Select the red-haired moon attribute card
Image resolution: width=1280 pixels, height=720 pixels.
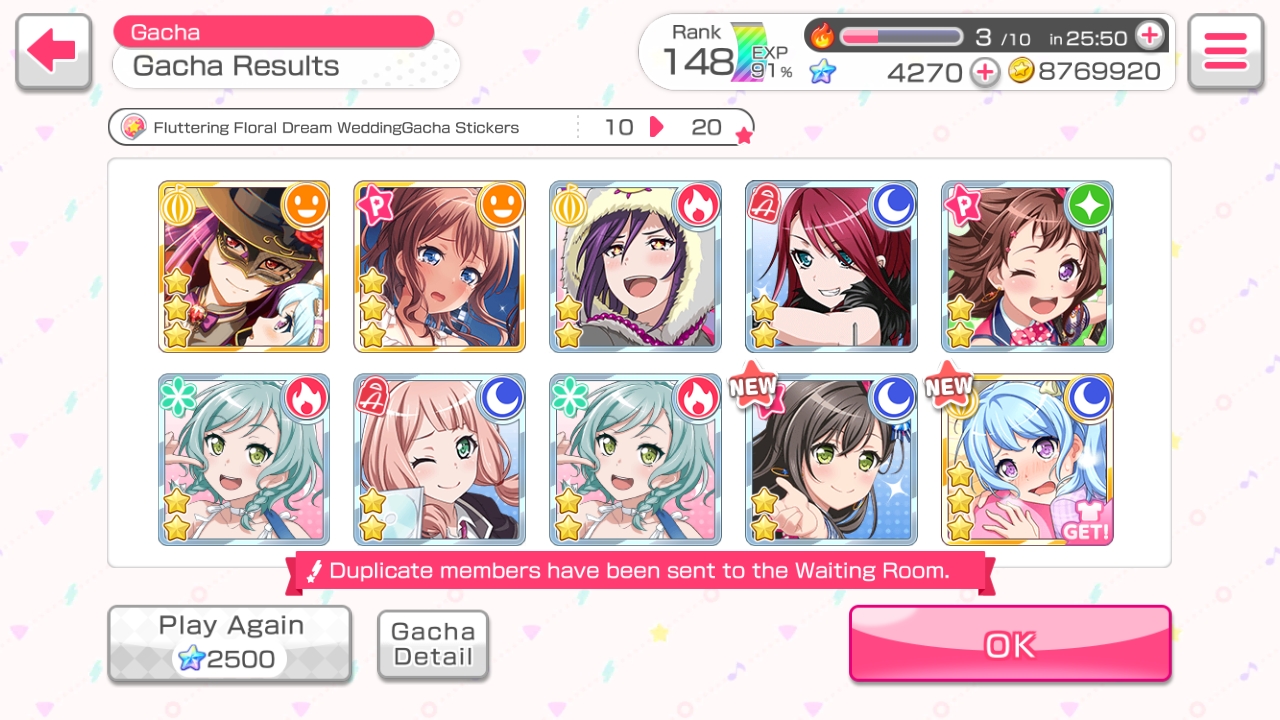point(831,267)
